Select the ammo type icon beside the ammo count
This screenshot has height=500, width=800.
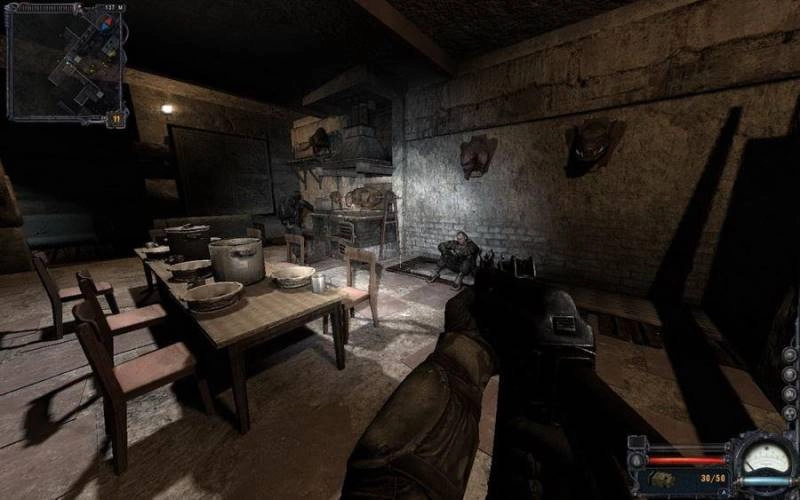661,479
